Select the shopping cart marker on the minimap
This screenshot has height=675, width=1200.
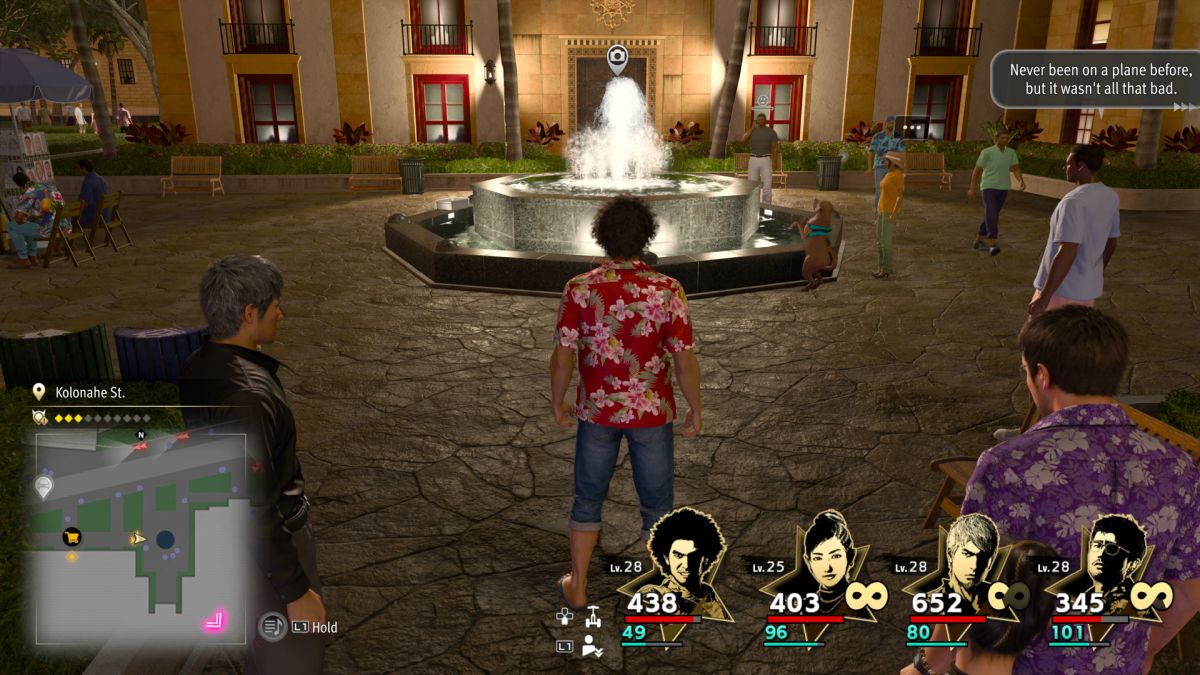(72, 537)
